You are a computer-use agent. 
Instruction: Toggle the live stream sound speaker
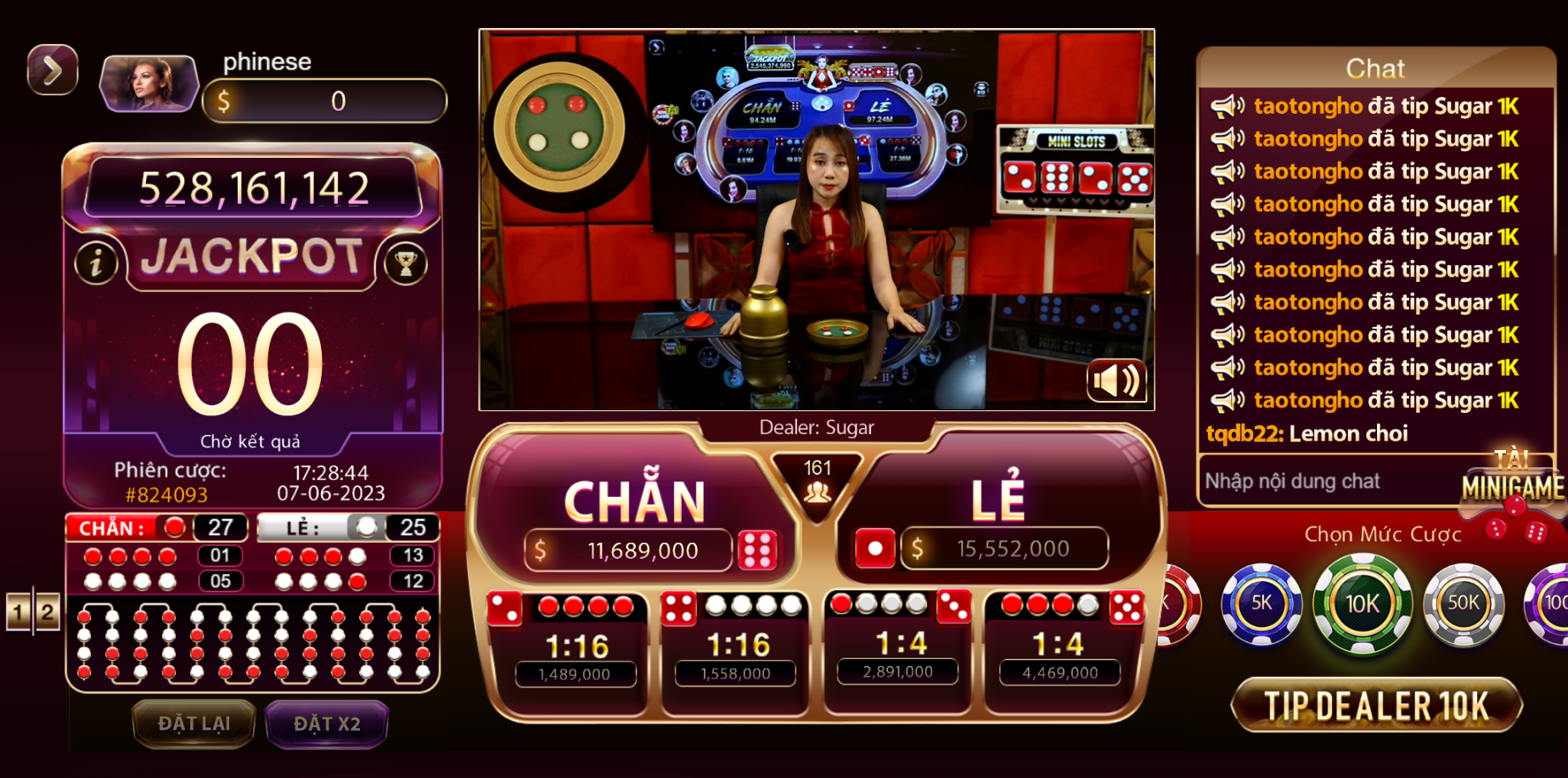pyautogui.click(x=1116, y=381)
